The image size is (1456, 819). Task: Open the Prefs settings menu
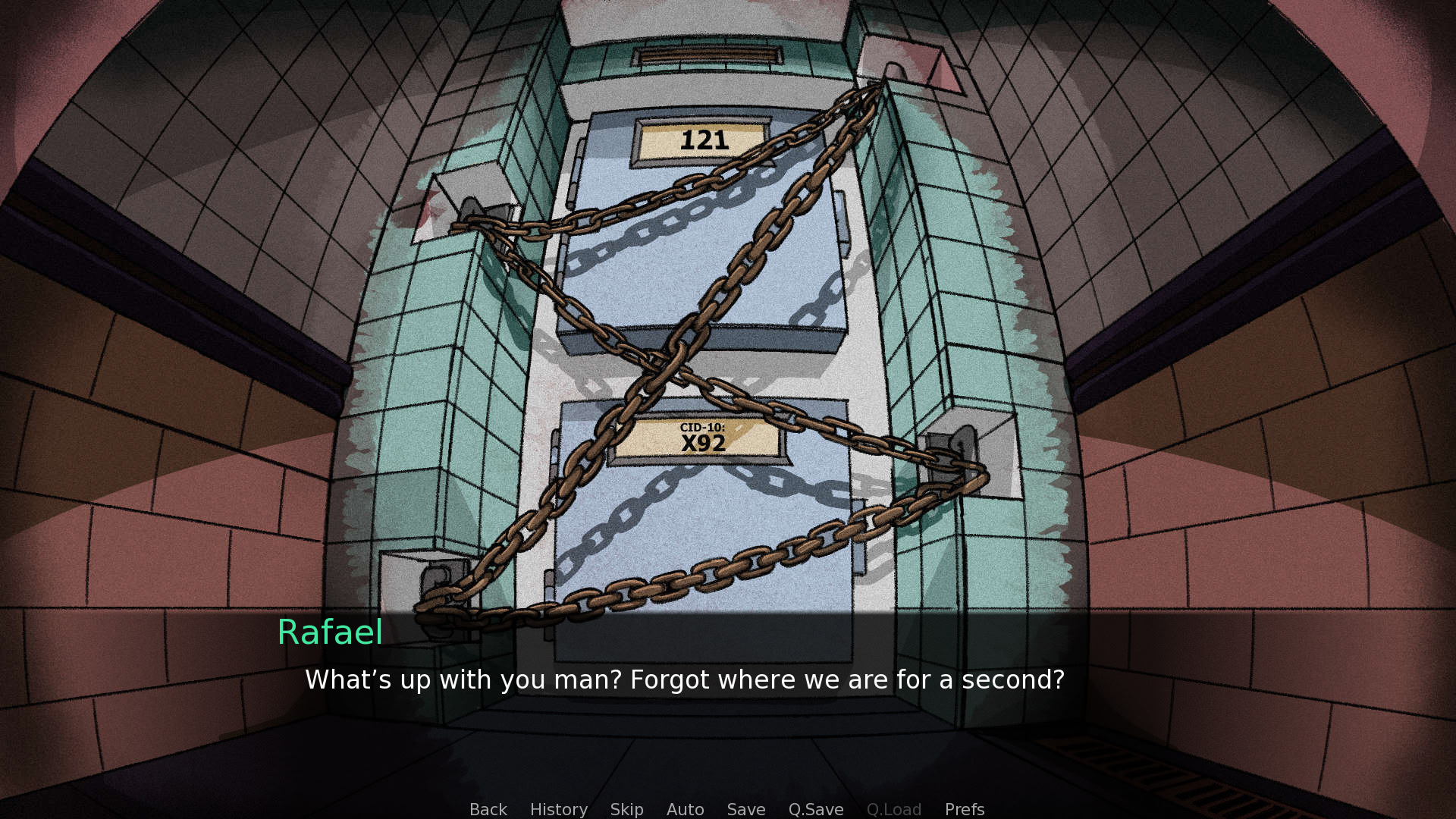(x=964, y=809)
